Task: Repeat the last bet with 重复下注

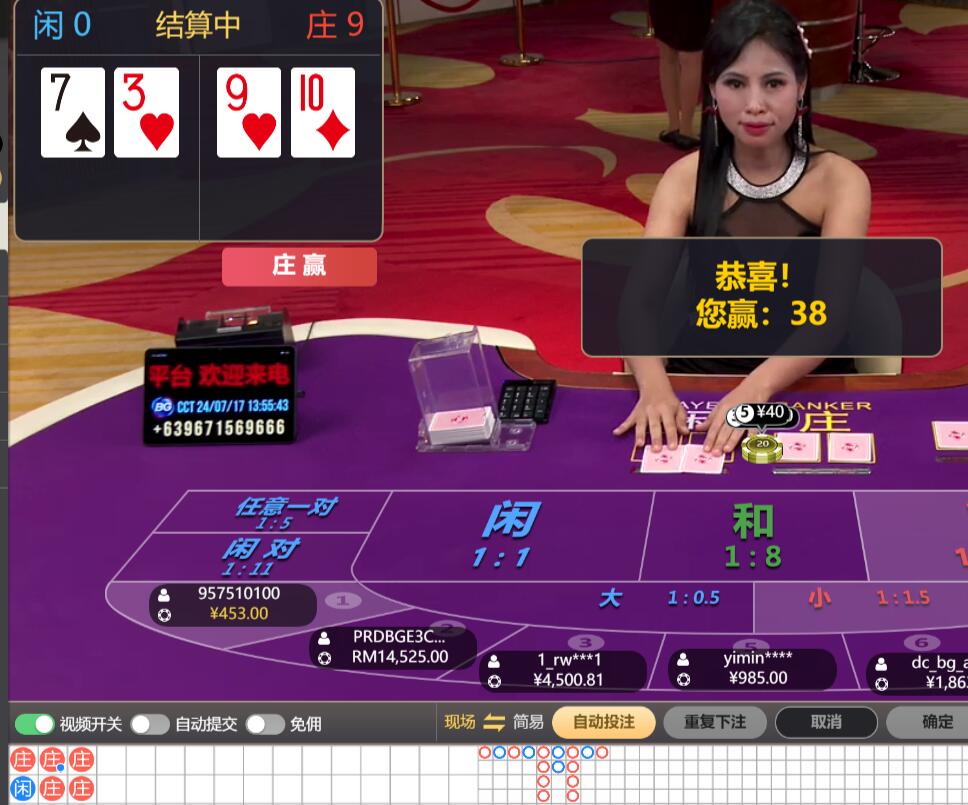Action: (x=715, y=722)
